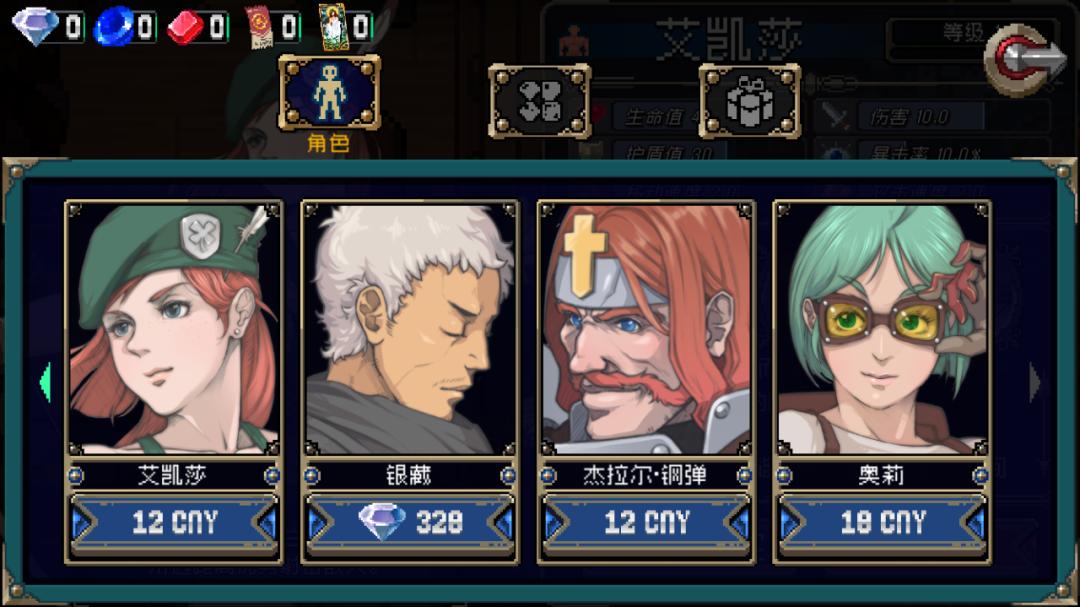Image resolution: width=1080 pixels, height=607 pixels.
Task: Tap the green portrait card icon
Action: (331, 26)
